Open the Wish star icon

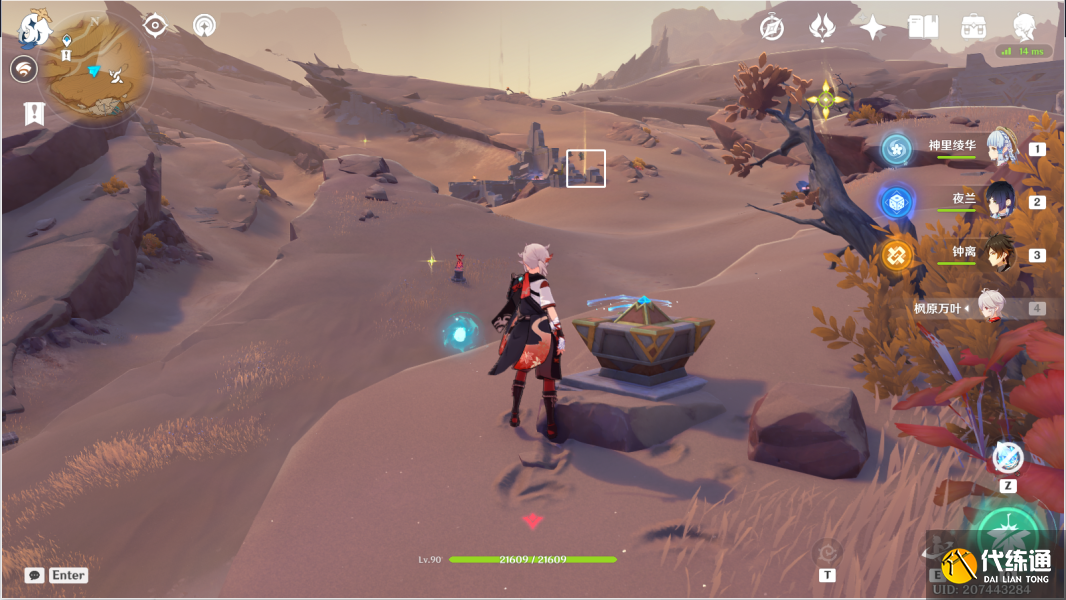click(x=873, y=28)
